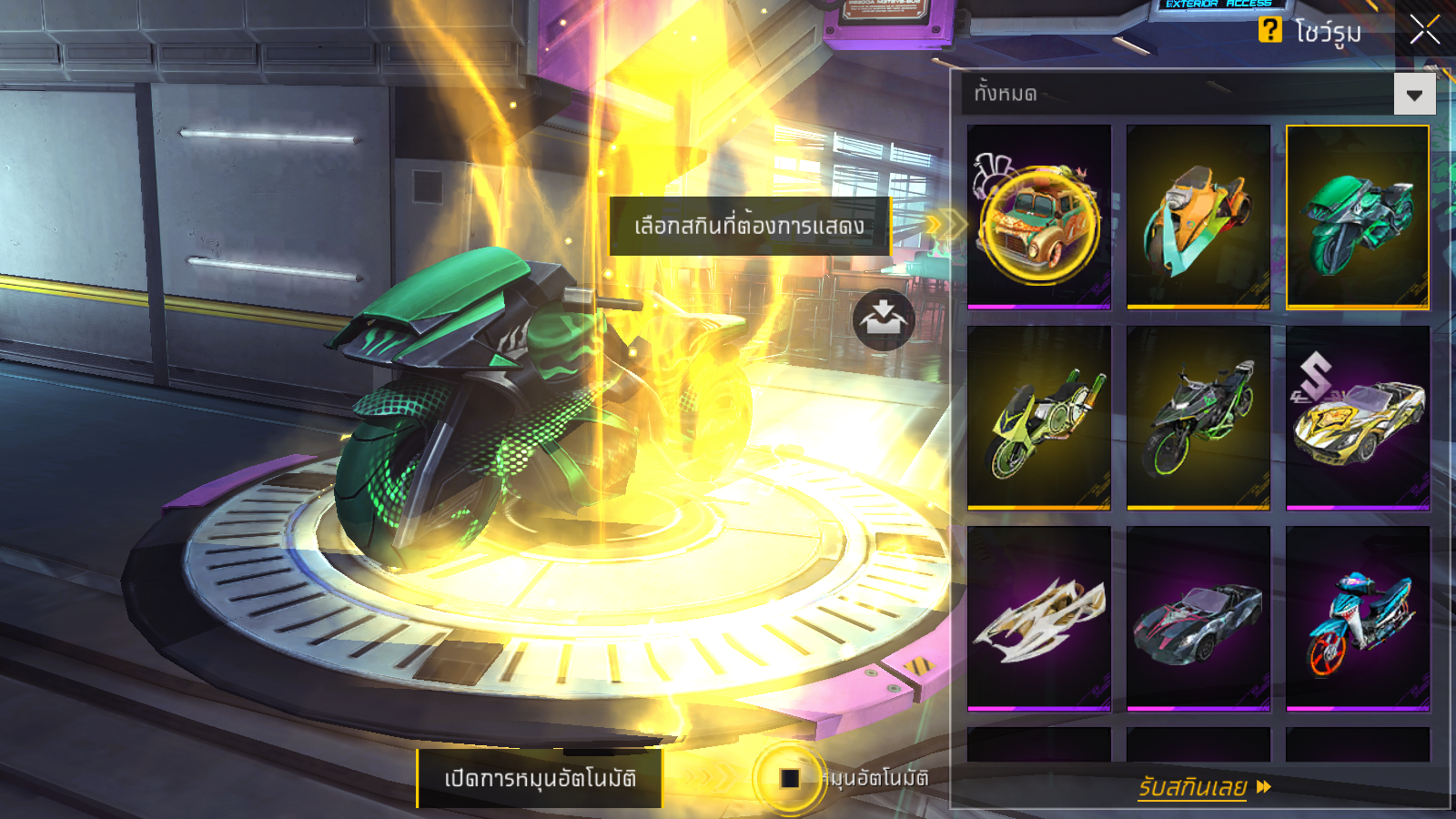Toggle the auto-rotate stop button
The height and width of the screenshot is (819, 1456).
click(x=789, y=778)
